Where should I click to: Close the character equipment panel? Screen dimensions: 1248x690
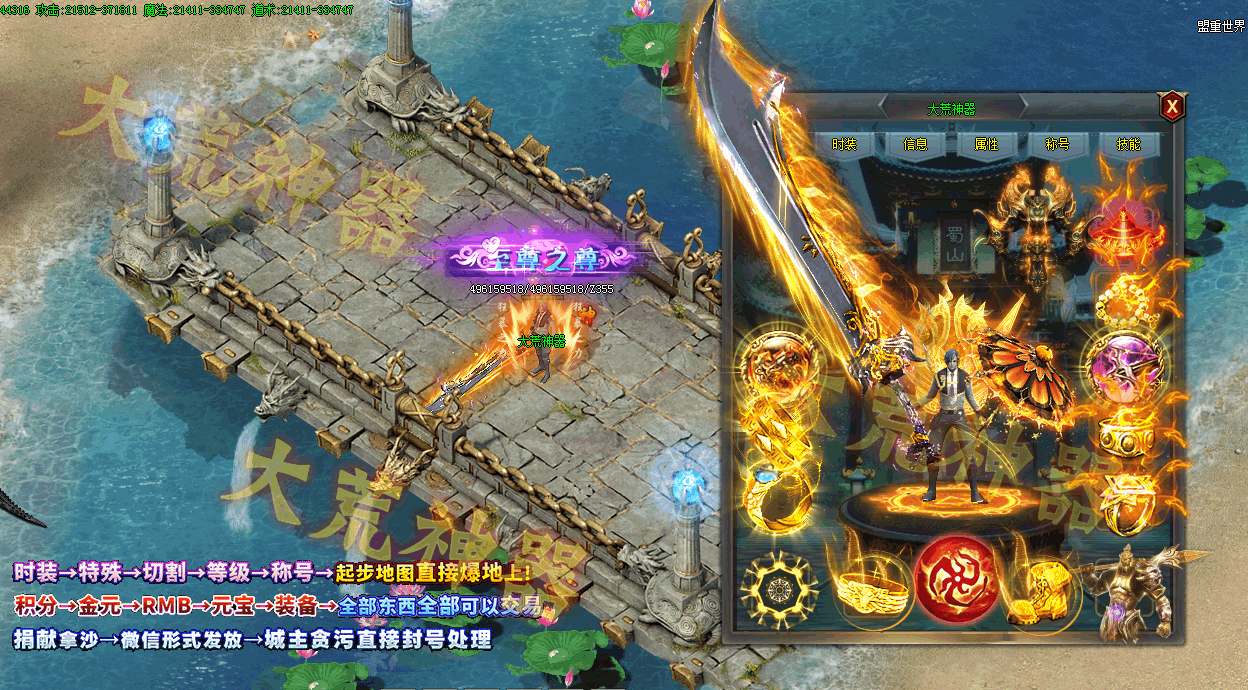click(x=1171, y=106)
